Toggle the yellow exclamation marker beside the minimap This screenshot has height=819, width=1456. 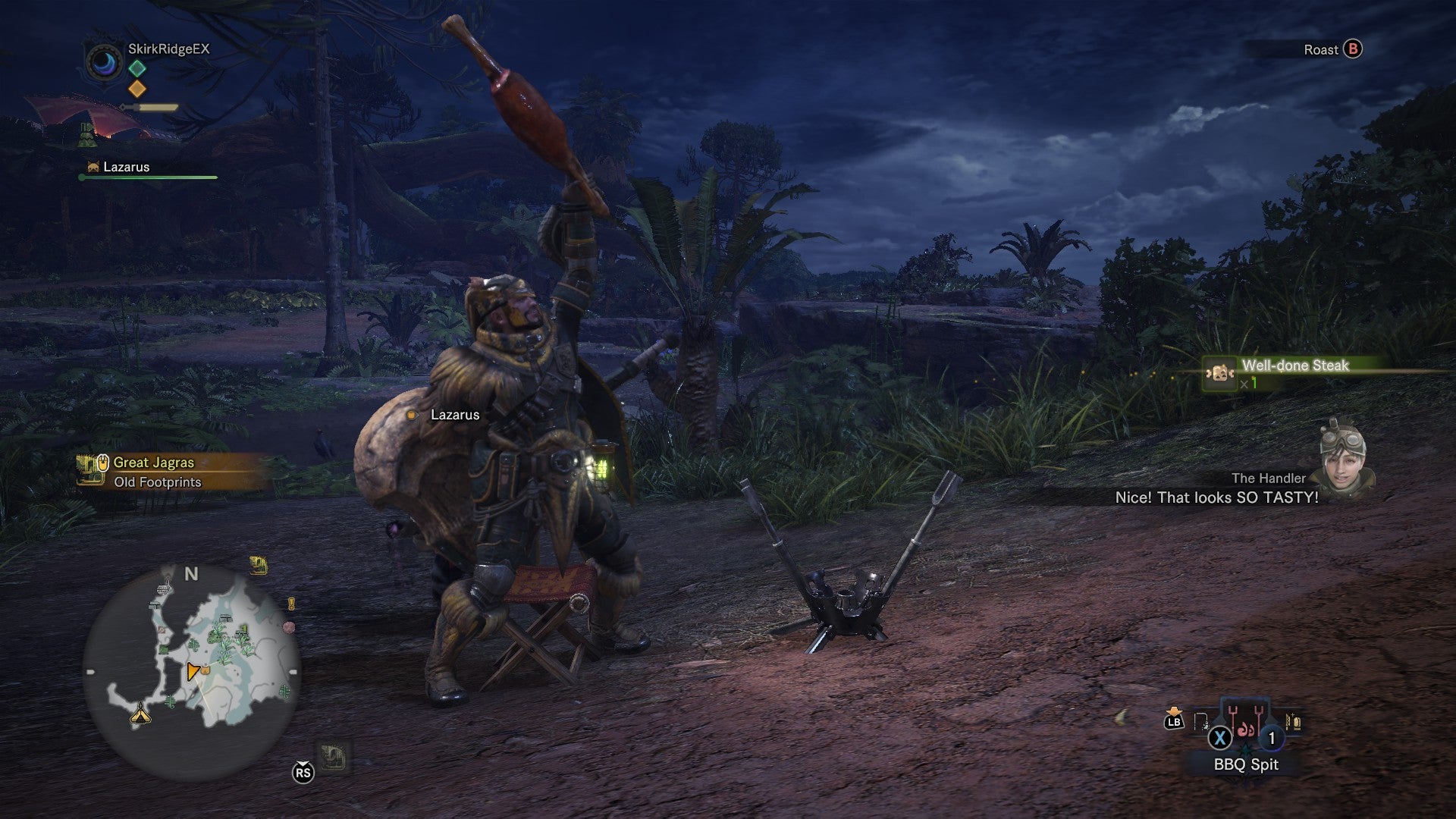pos(290,604)
